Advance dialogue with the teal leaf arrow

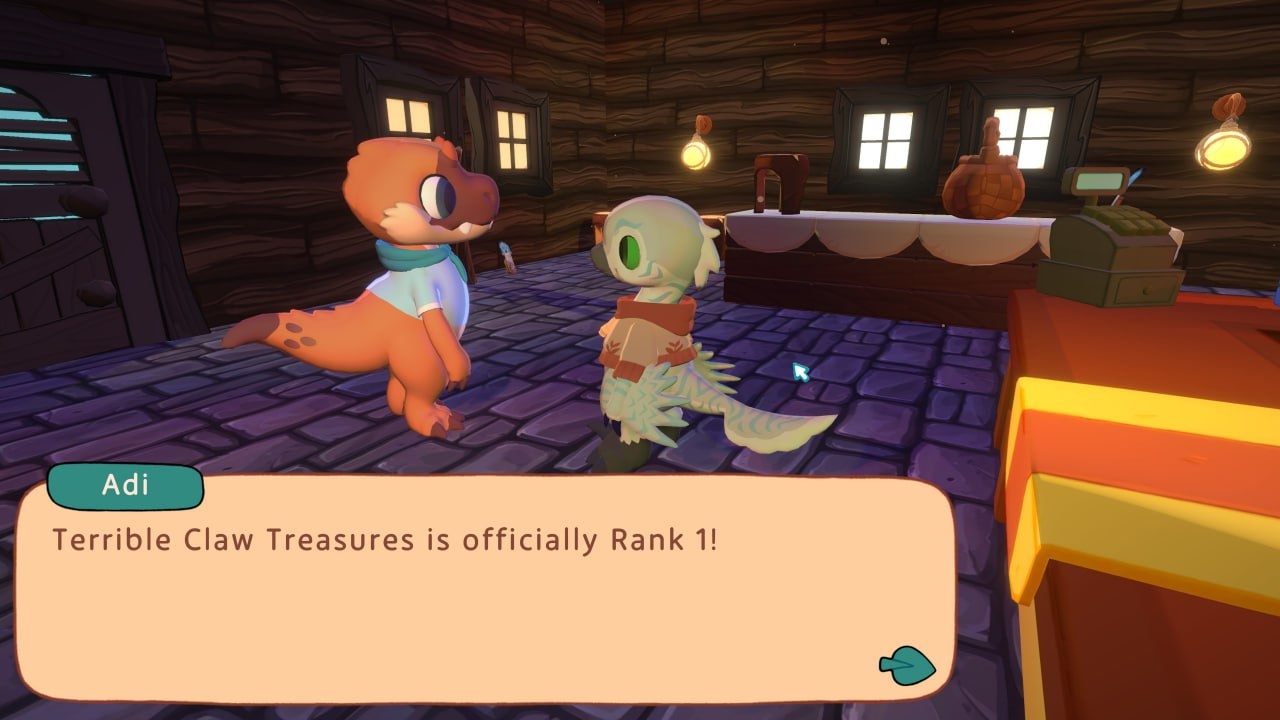pyautogui.click(x=907, y=665)
